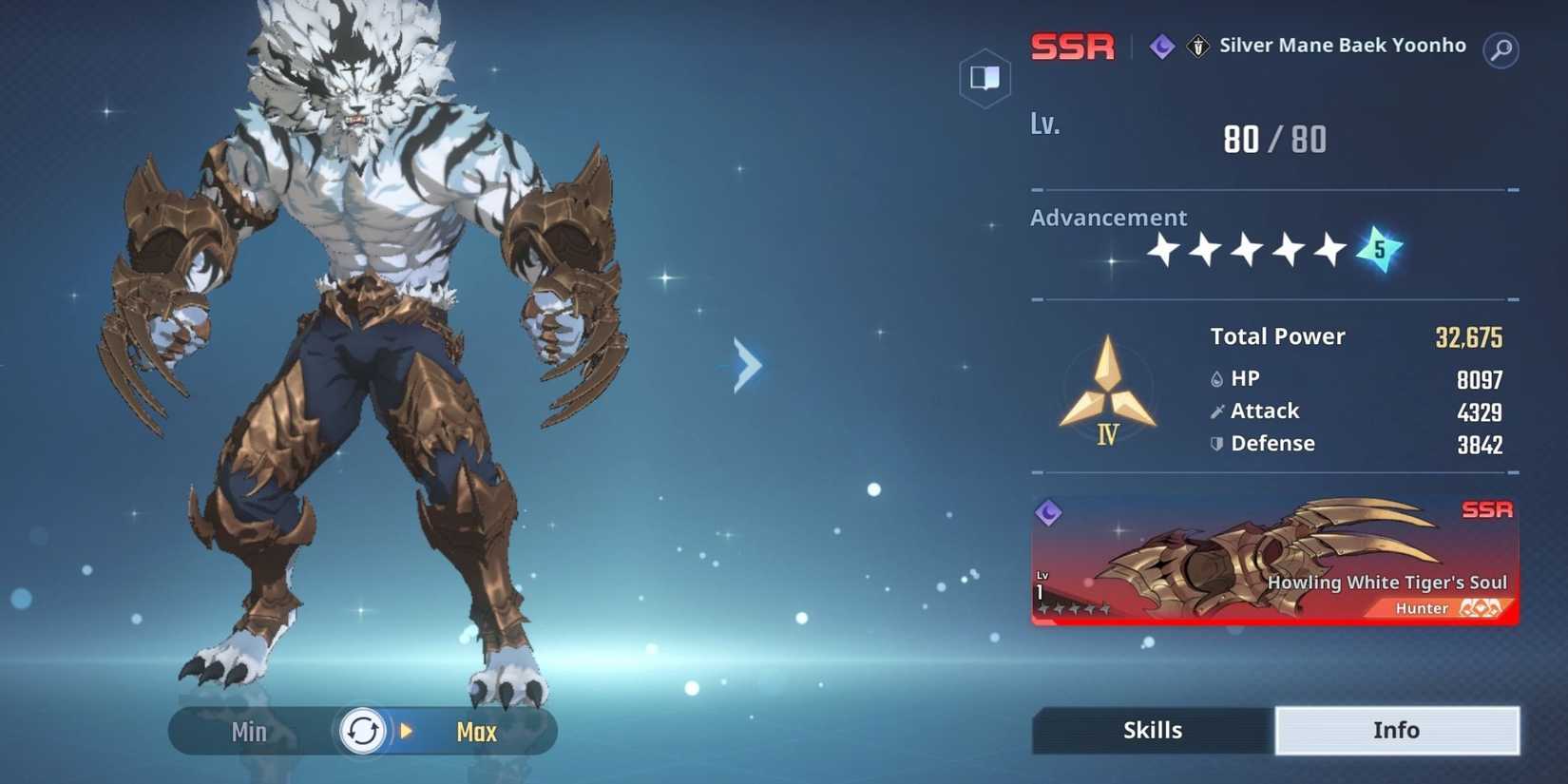Switch to the Skills tab

[x=1152, y=730]
